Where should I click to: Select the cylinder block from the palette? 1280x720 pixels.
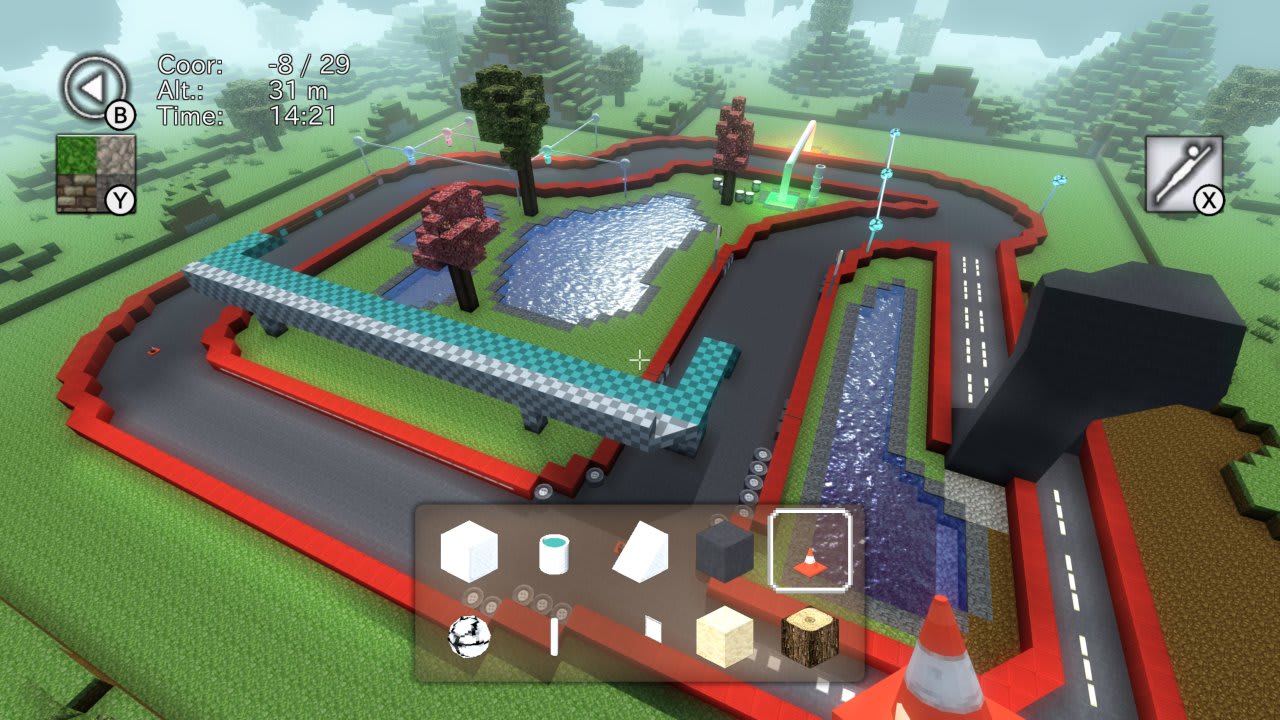tap(553, 553)
